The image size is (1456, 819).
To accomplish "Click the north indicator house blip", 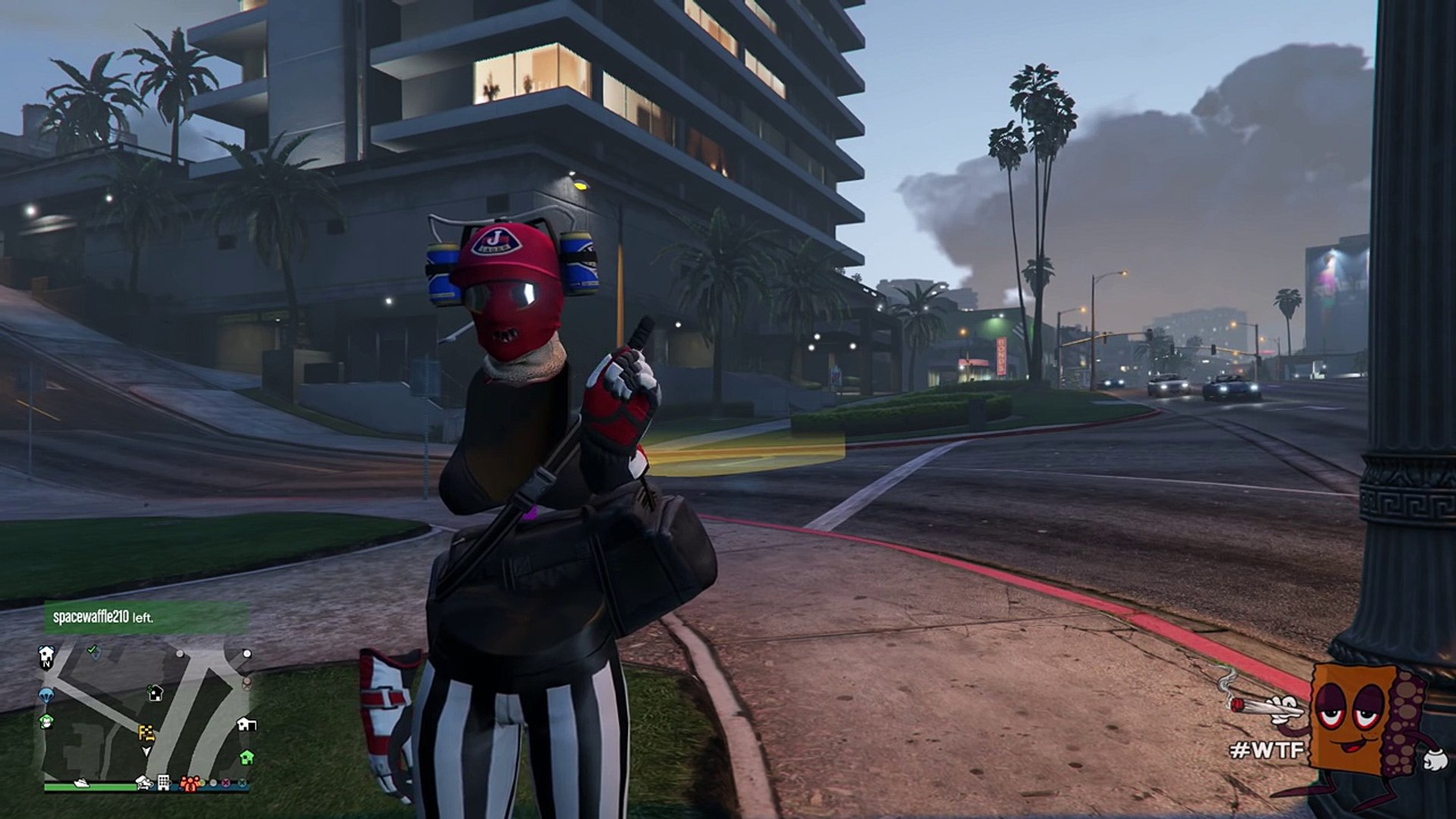I will tap(45, 656).
